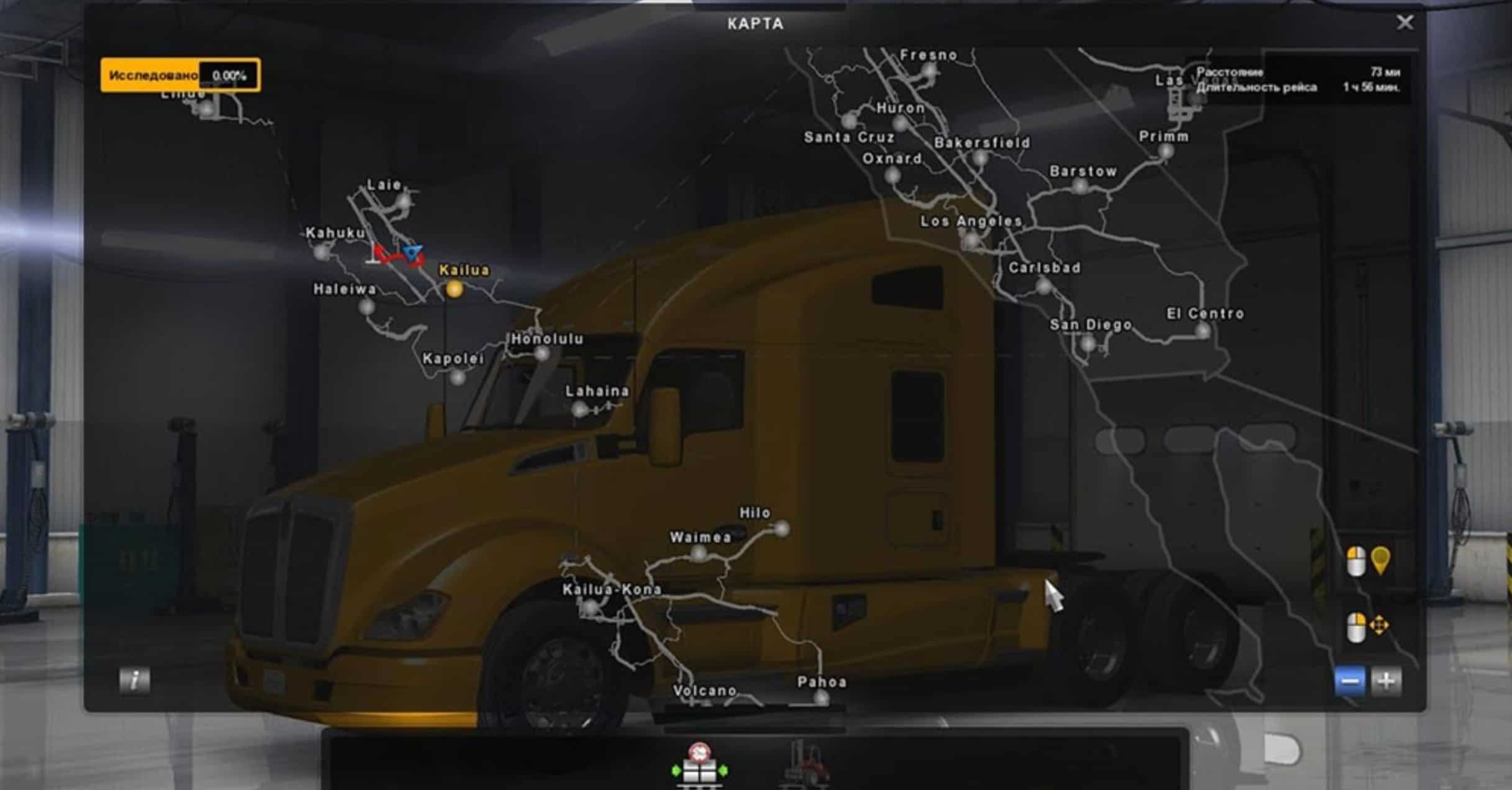Zoom in the map with plus button

tap(1386, 681)
